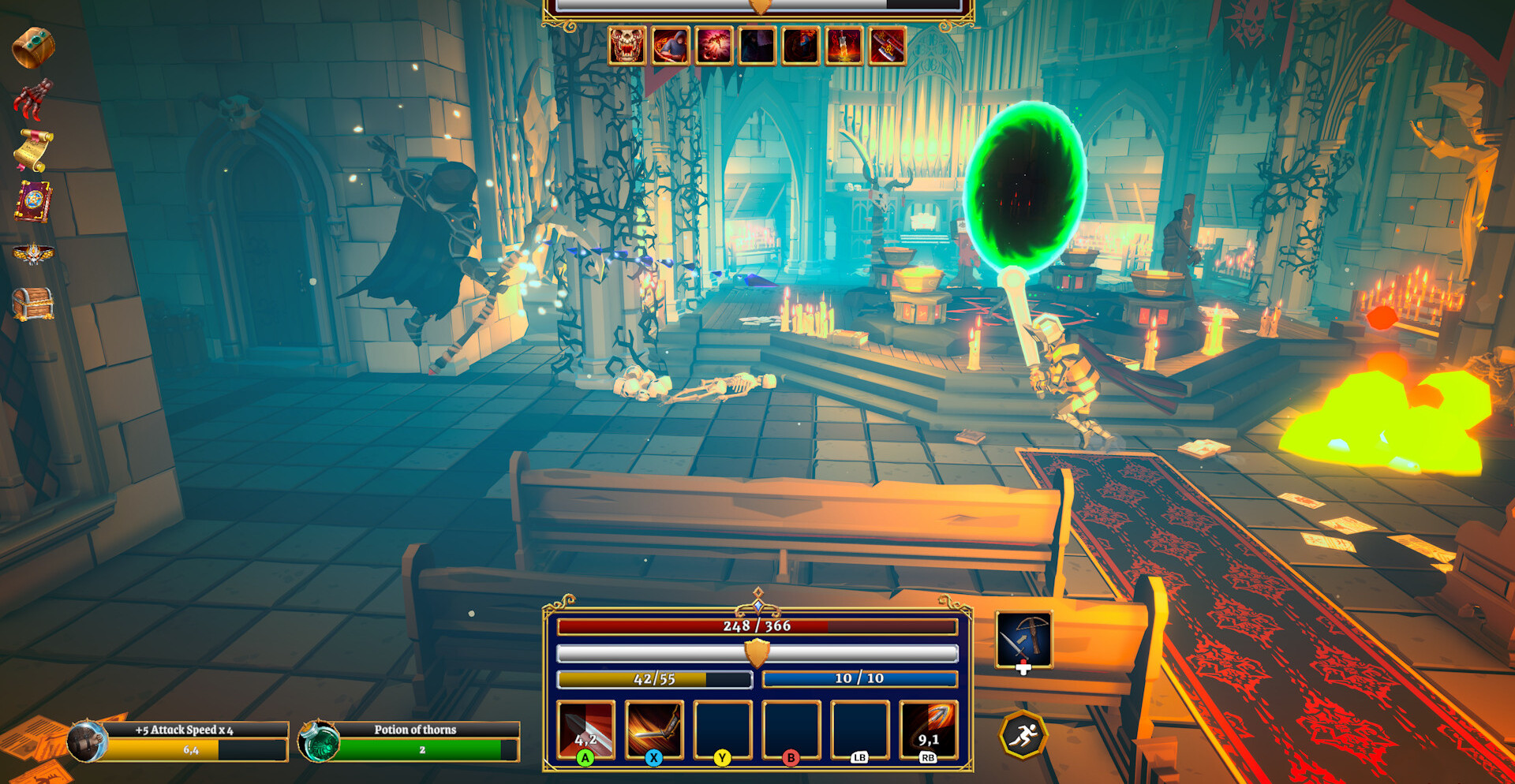Inspect the hooded figure boss ability
This screenshot has height=784, width=1515.
pos(670,45)
